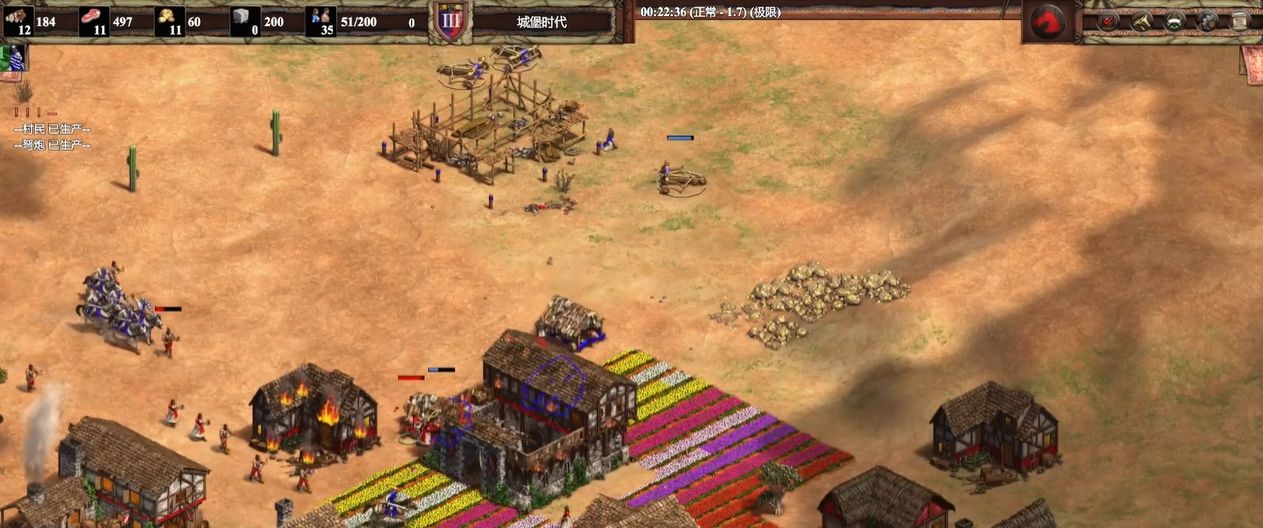Open the red horse civilization emblem

1047,21
